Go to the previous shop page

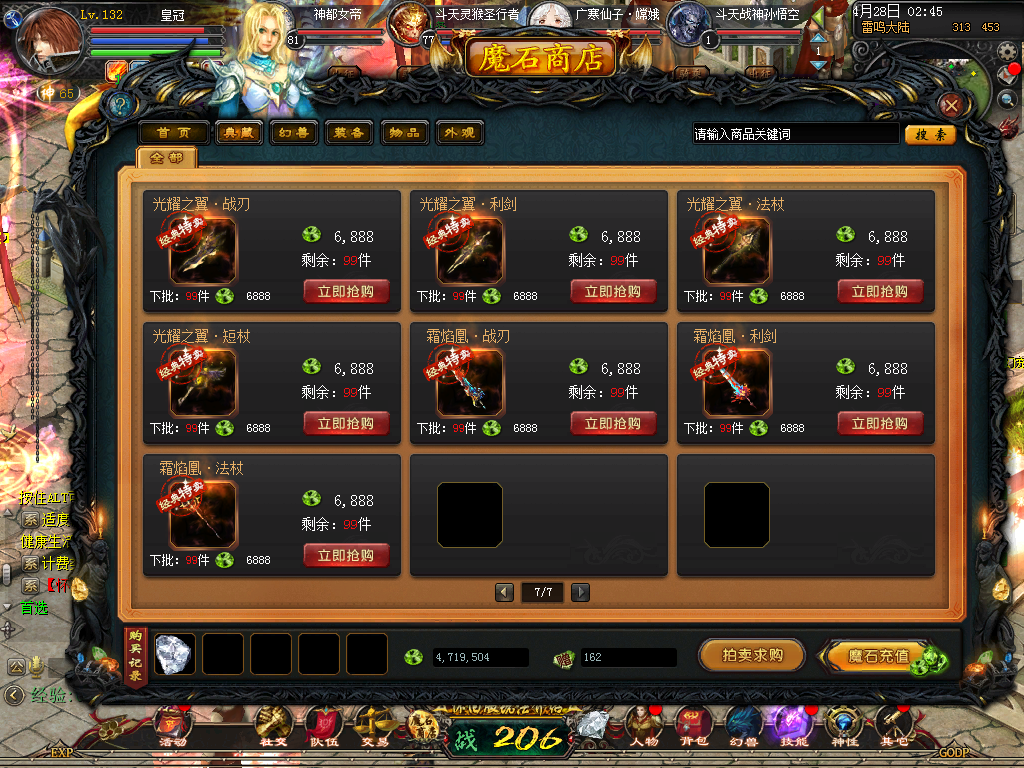(505, 592)
